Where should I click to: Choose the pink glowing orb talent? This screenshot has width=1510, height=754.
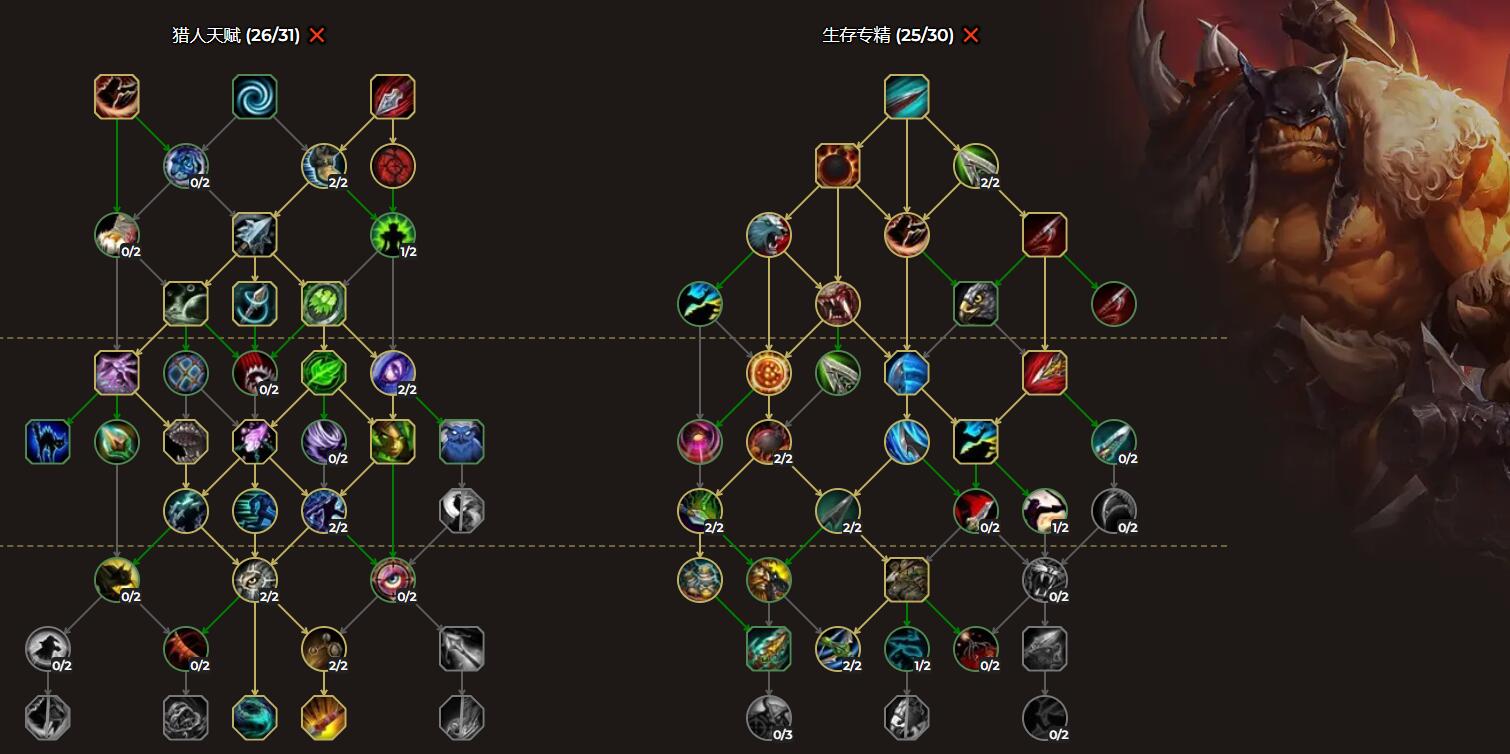[700, 442]
